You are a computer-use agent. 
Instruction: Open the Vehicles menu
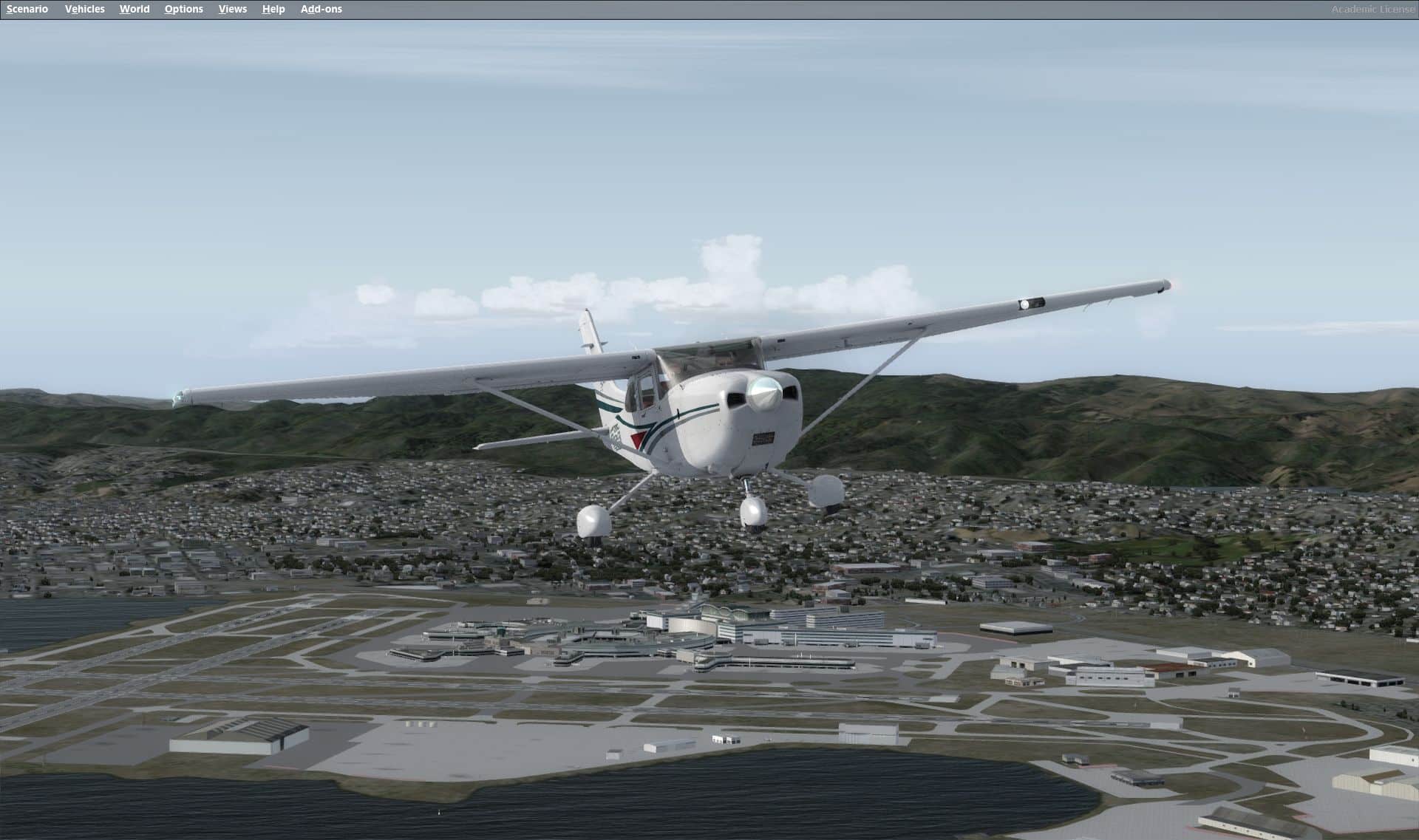pyautogui.click(x=84, y=9)
